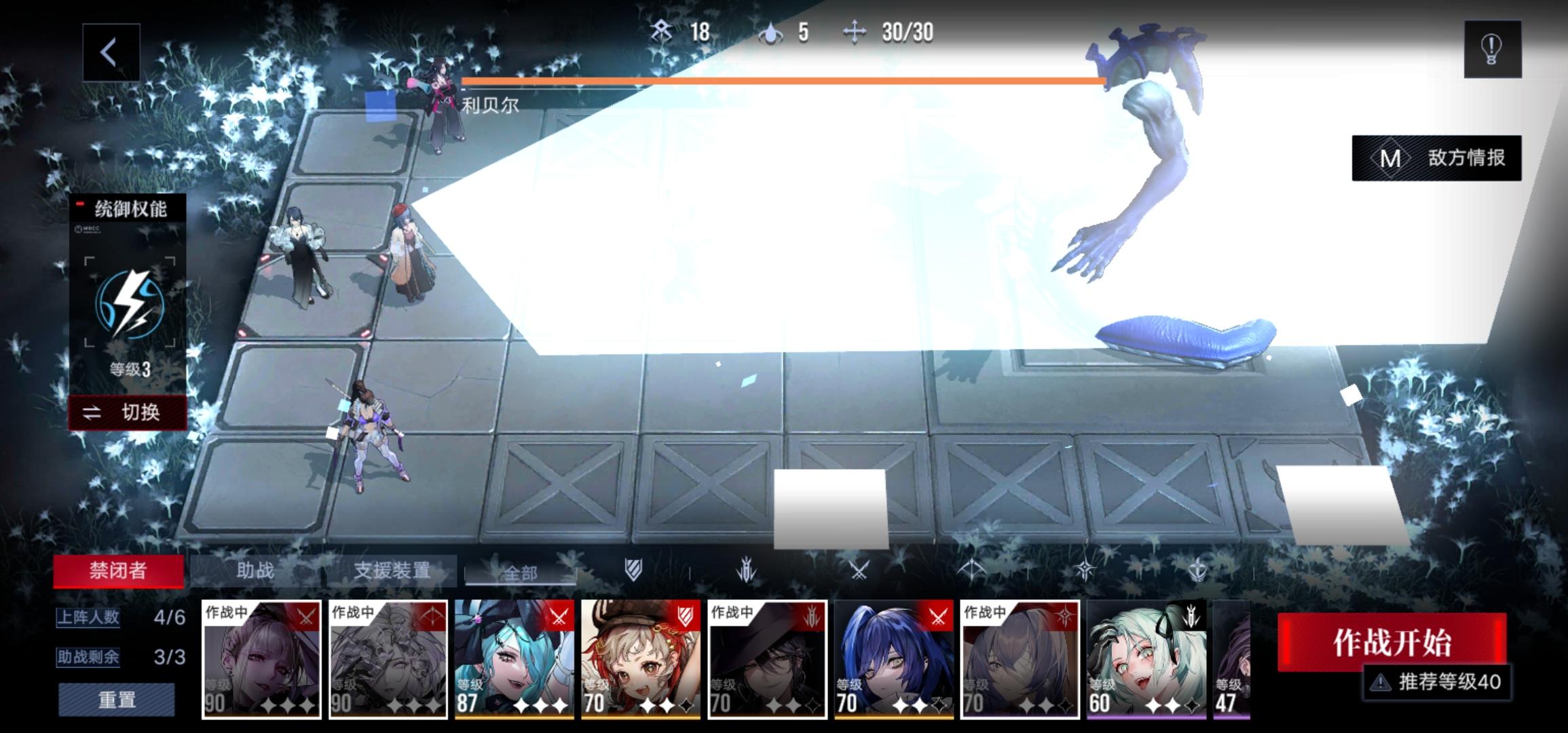1568x733 pixels.
Task: Toggle the 全部 class filter
Action: [521, 572]
